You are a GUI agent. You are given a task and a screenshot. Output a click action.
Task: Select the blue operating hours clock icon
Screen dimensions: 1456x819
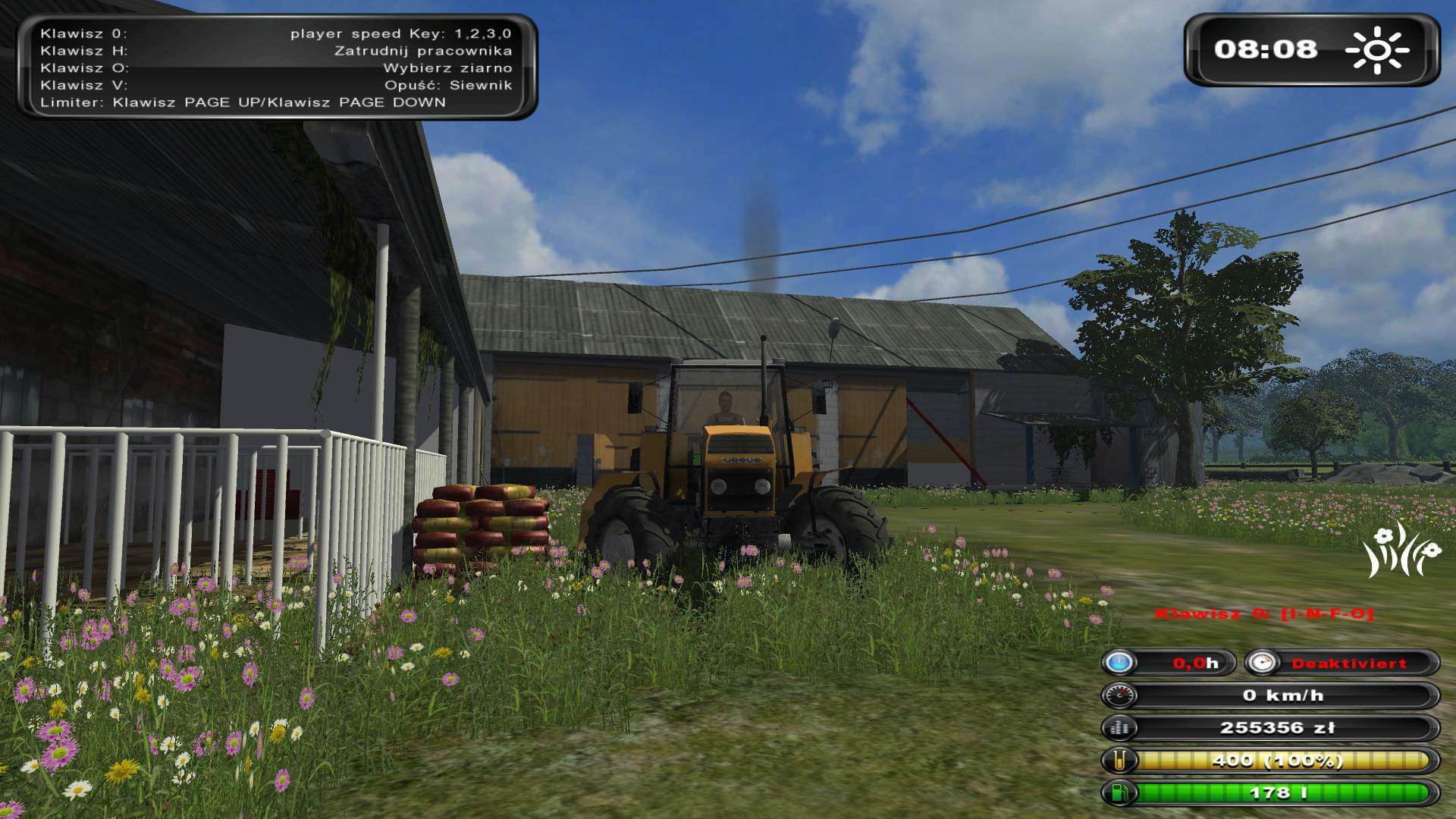click(x=1119, y=663)
